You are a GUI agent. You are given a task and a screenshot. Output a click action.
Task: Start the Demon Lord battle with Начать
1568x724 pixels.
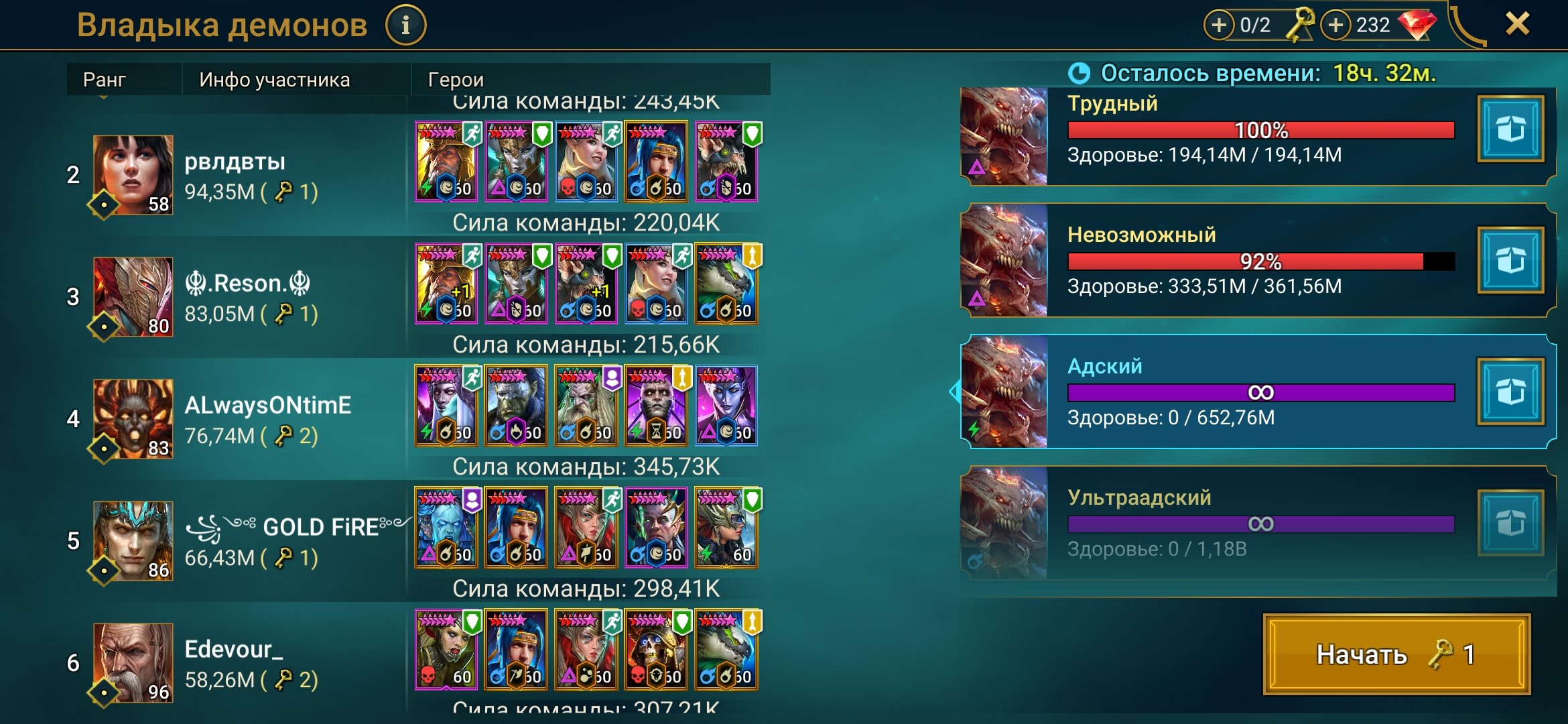point(1396,654)
